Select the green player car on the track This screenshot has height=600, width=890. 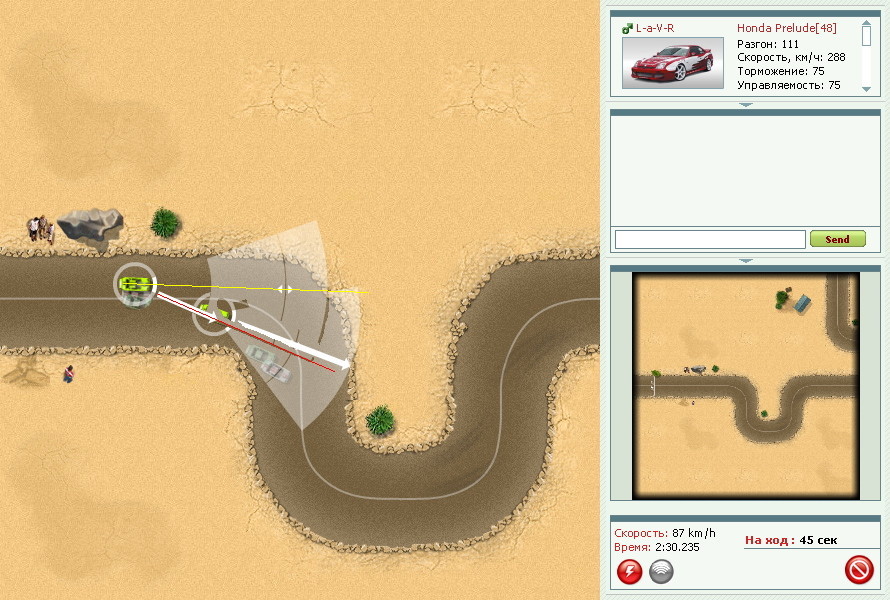click(x=134, y=284)
